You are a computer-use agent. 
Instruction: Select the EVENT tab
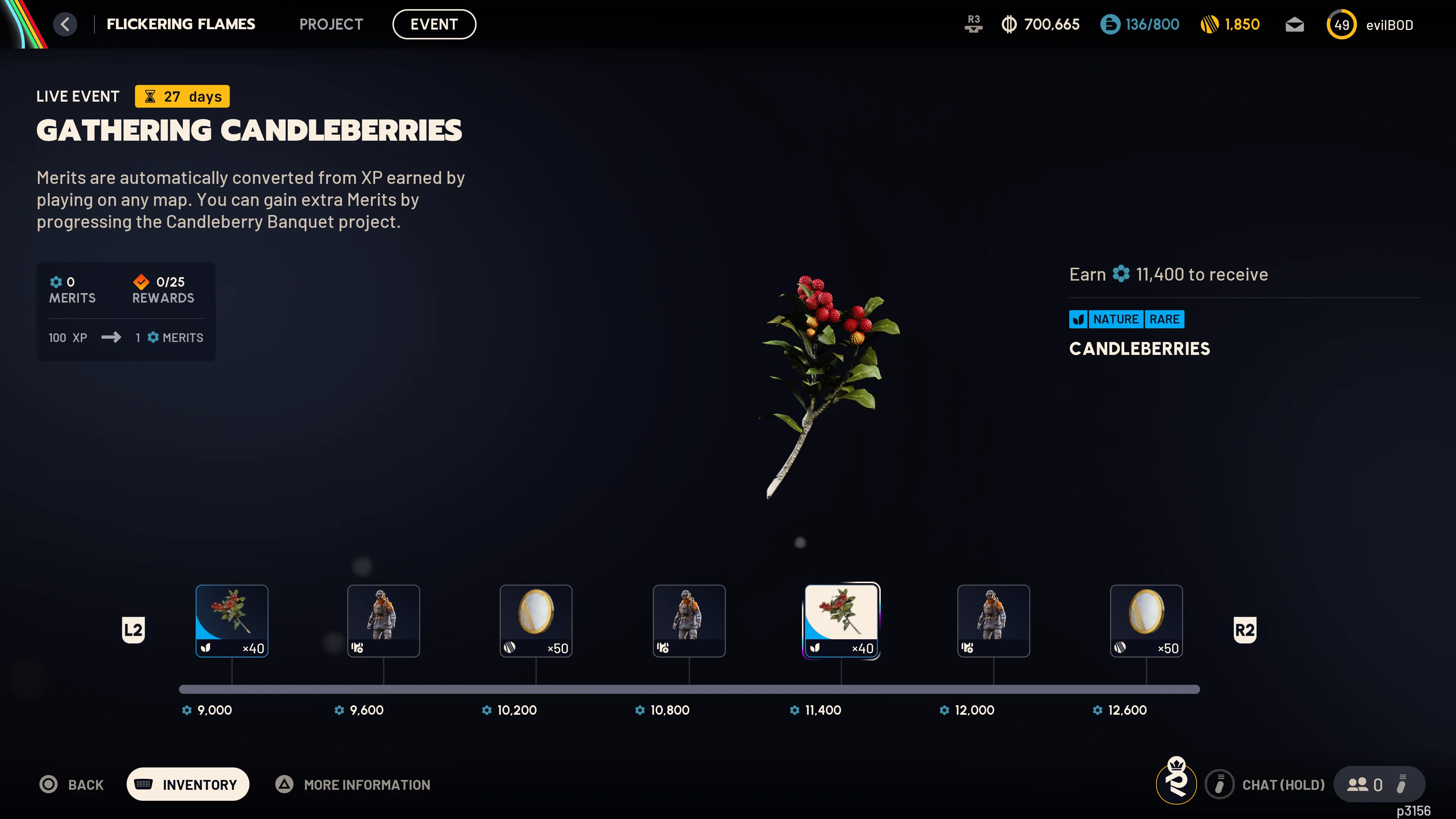click(x=434, y=24)
